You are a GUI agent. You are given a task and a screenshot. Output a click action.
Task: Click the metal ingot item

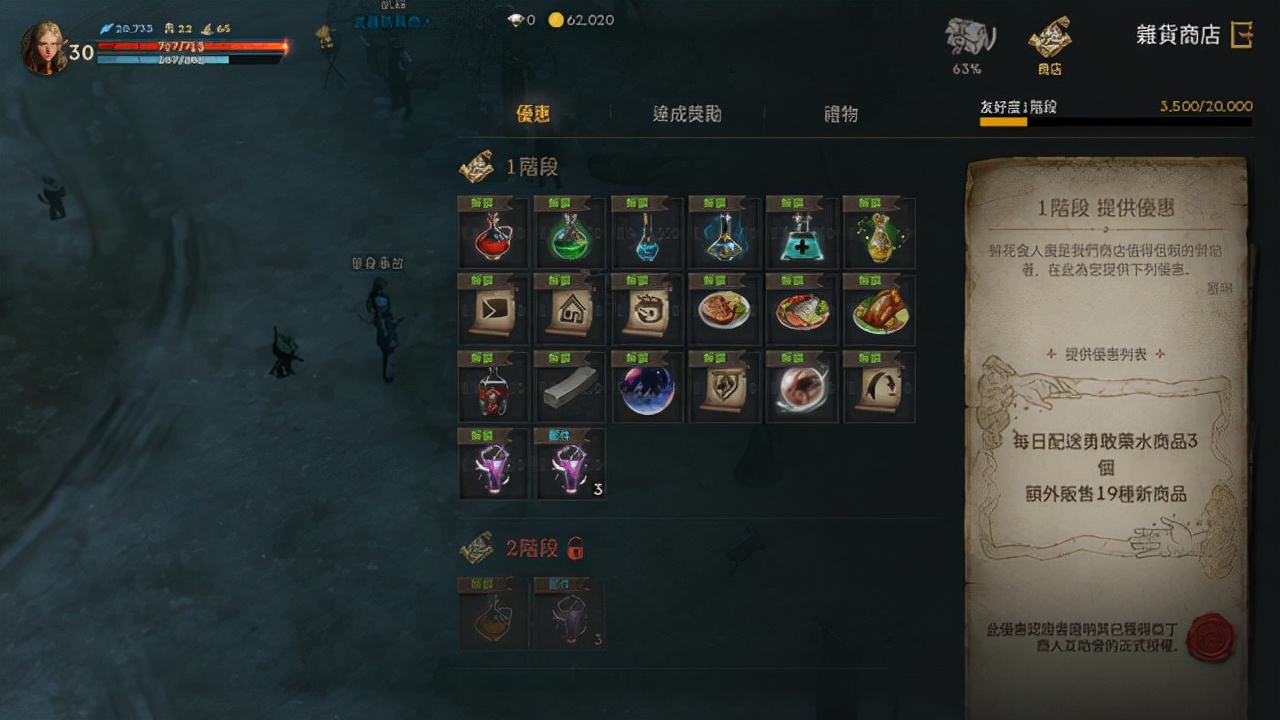[x=570, y=388]
